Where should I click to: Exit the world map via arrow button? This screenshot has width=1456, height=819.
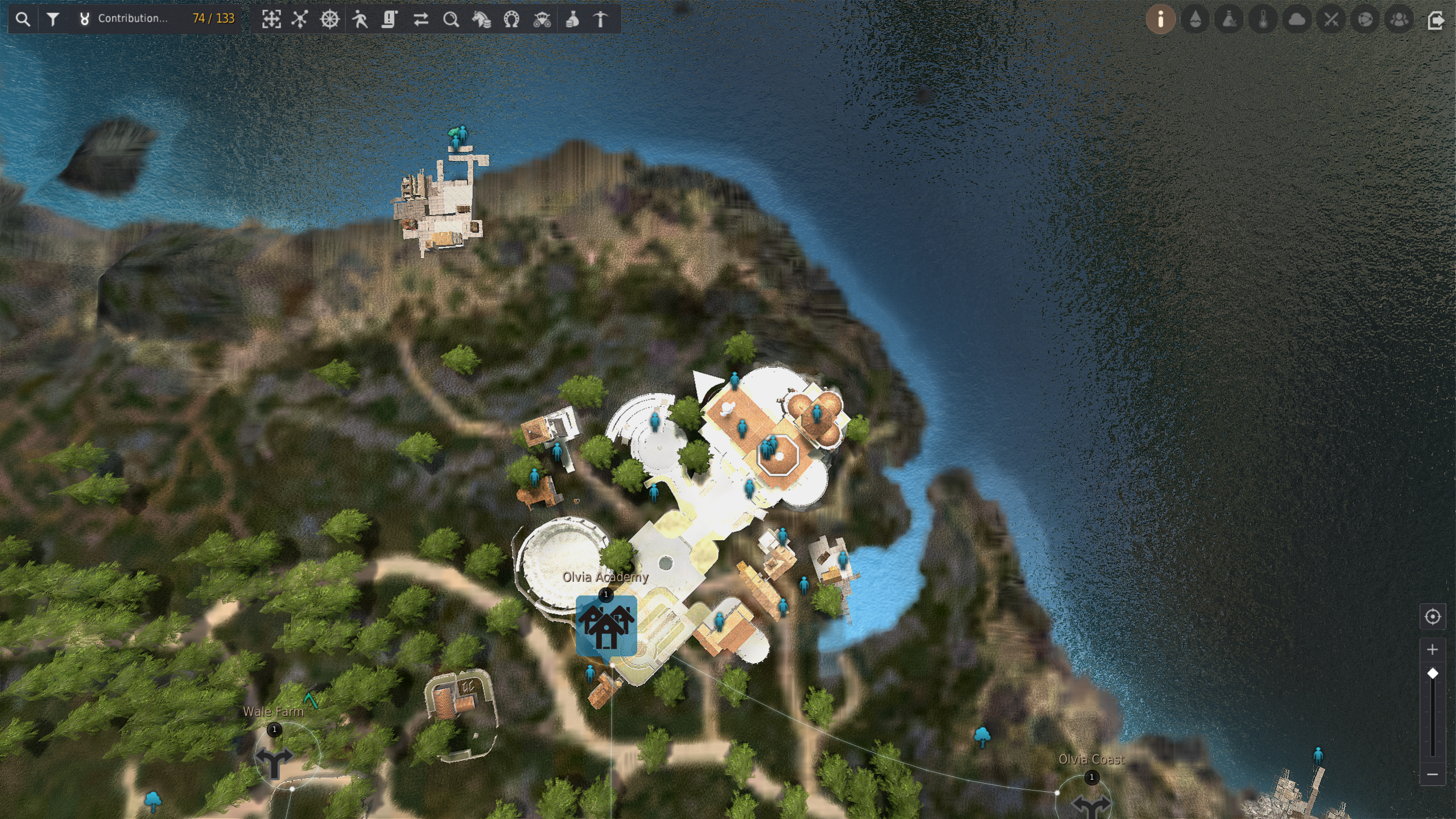point(1436,20)
